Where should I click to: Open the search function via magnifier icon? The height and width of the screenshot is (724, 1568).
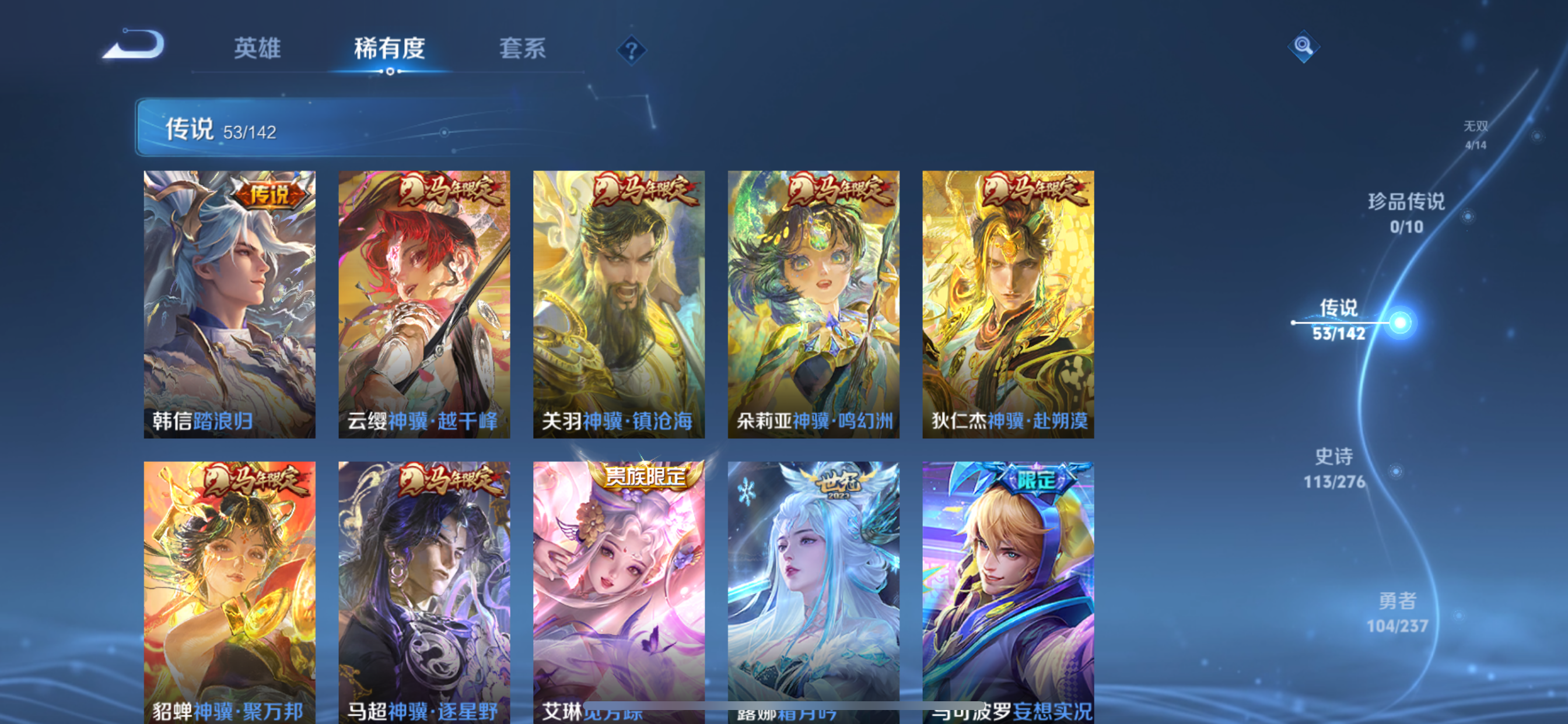(1303, 45)
